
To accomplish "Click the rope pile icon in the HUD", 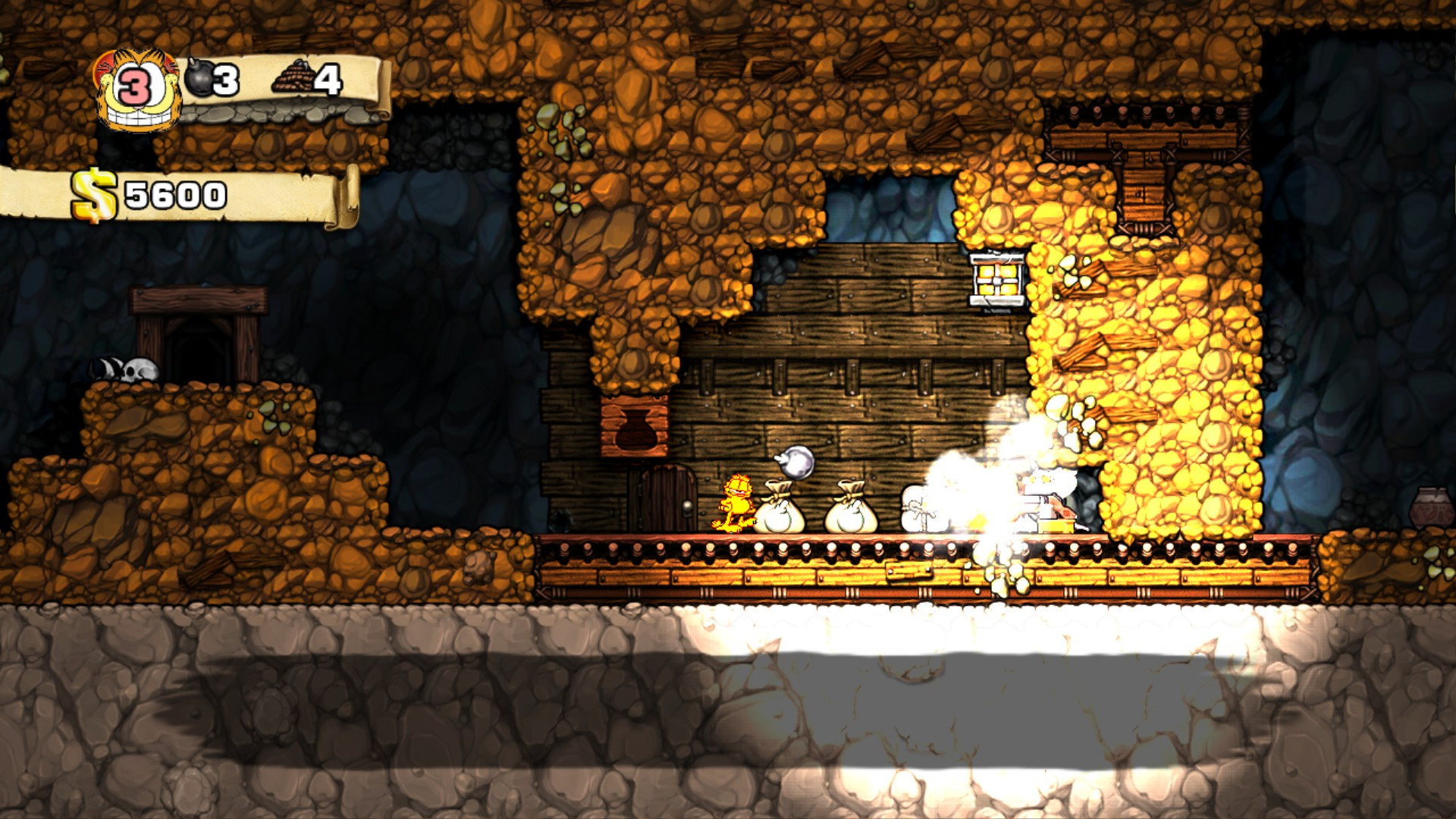I will click(x=292, y=76).
